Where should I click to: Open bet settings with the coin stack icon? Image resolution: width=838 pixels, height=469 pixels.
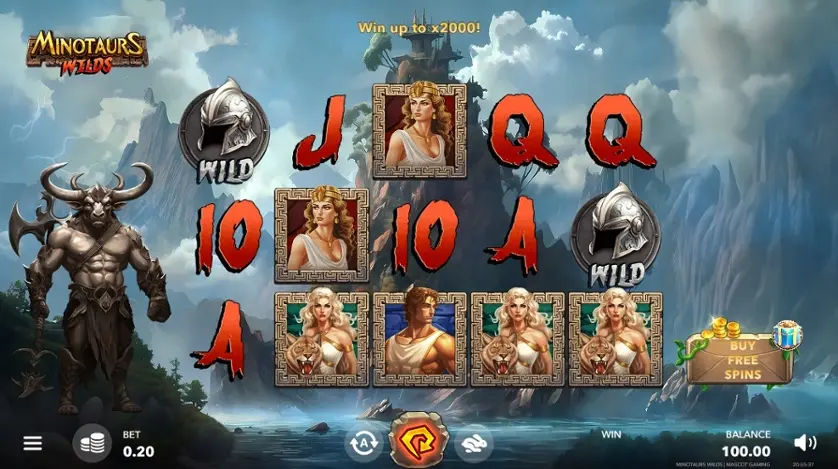click(92, 443)
